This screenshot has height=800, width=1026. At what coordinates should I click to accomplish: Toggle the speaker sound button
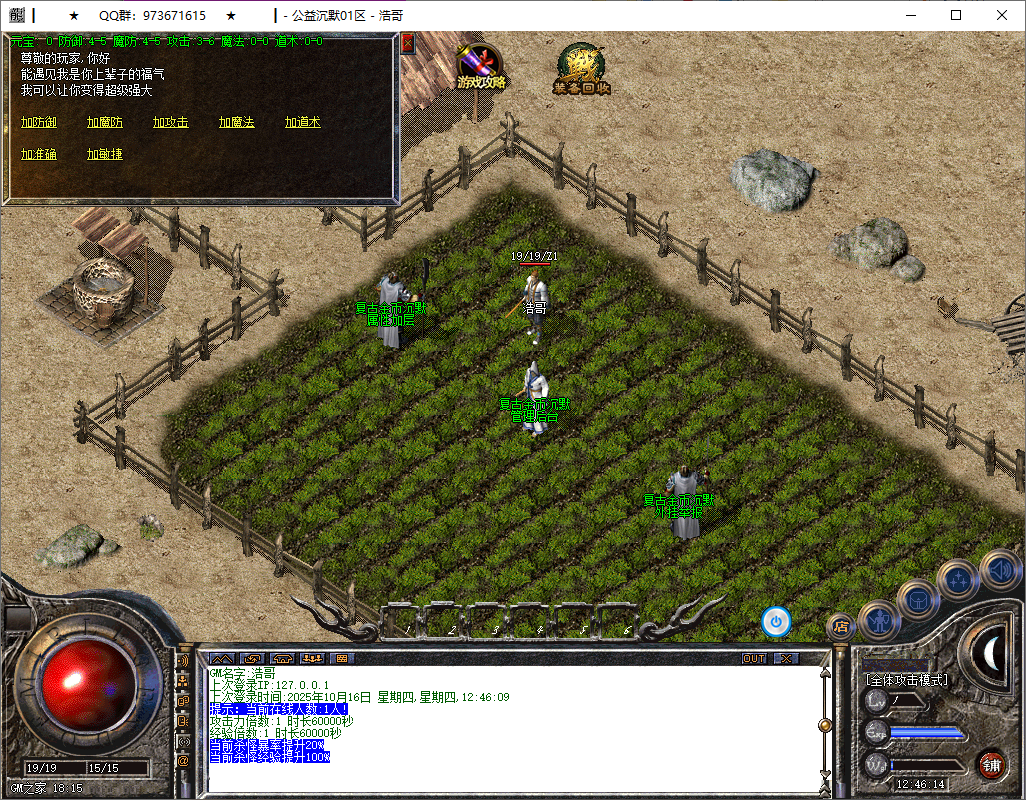coord(999,568)
